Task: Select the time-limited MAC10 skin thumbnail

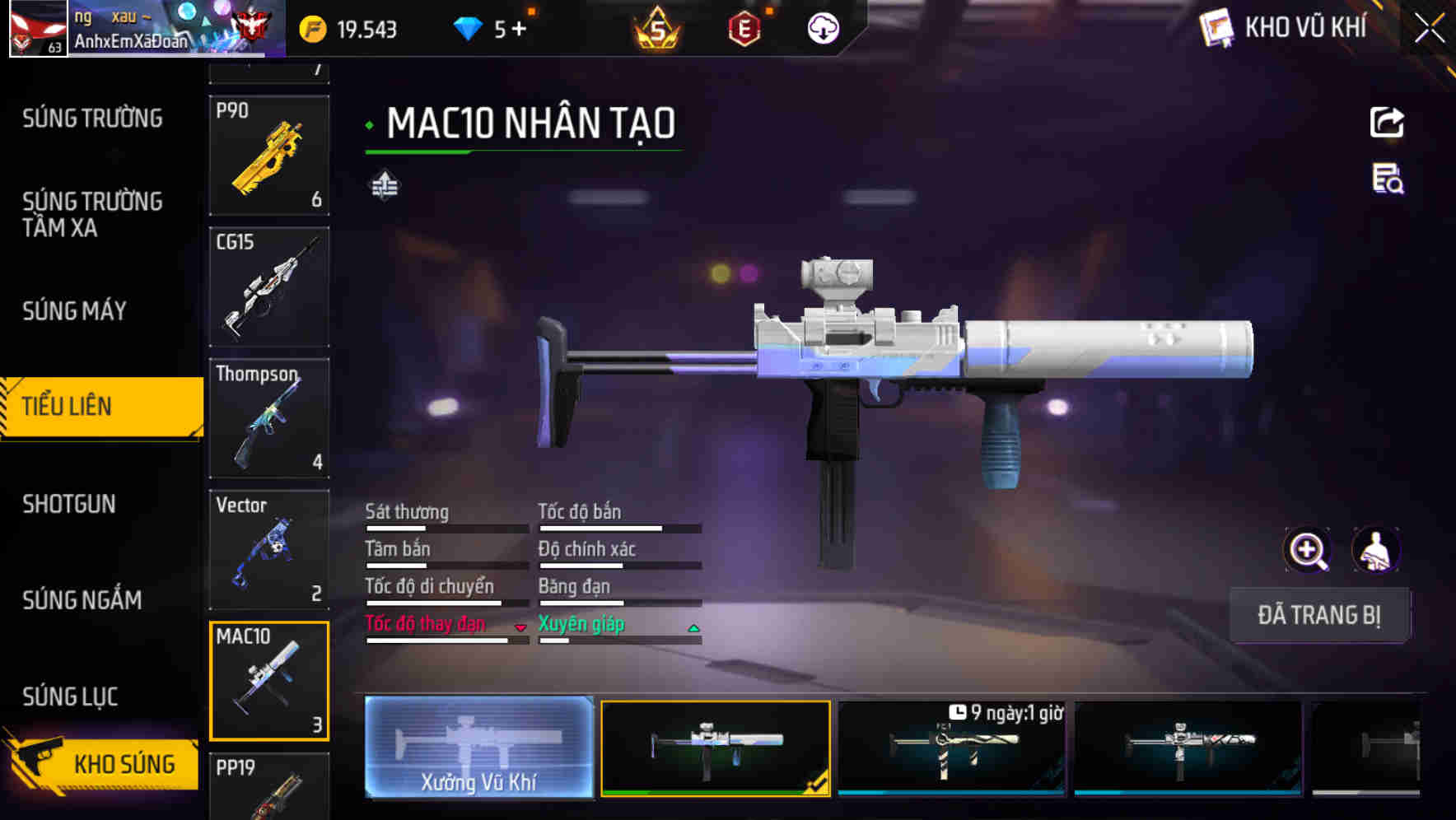Action: 951,748
